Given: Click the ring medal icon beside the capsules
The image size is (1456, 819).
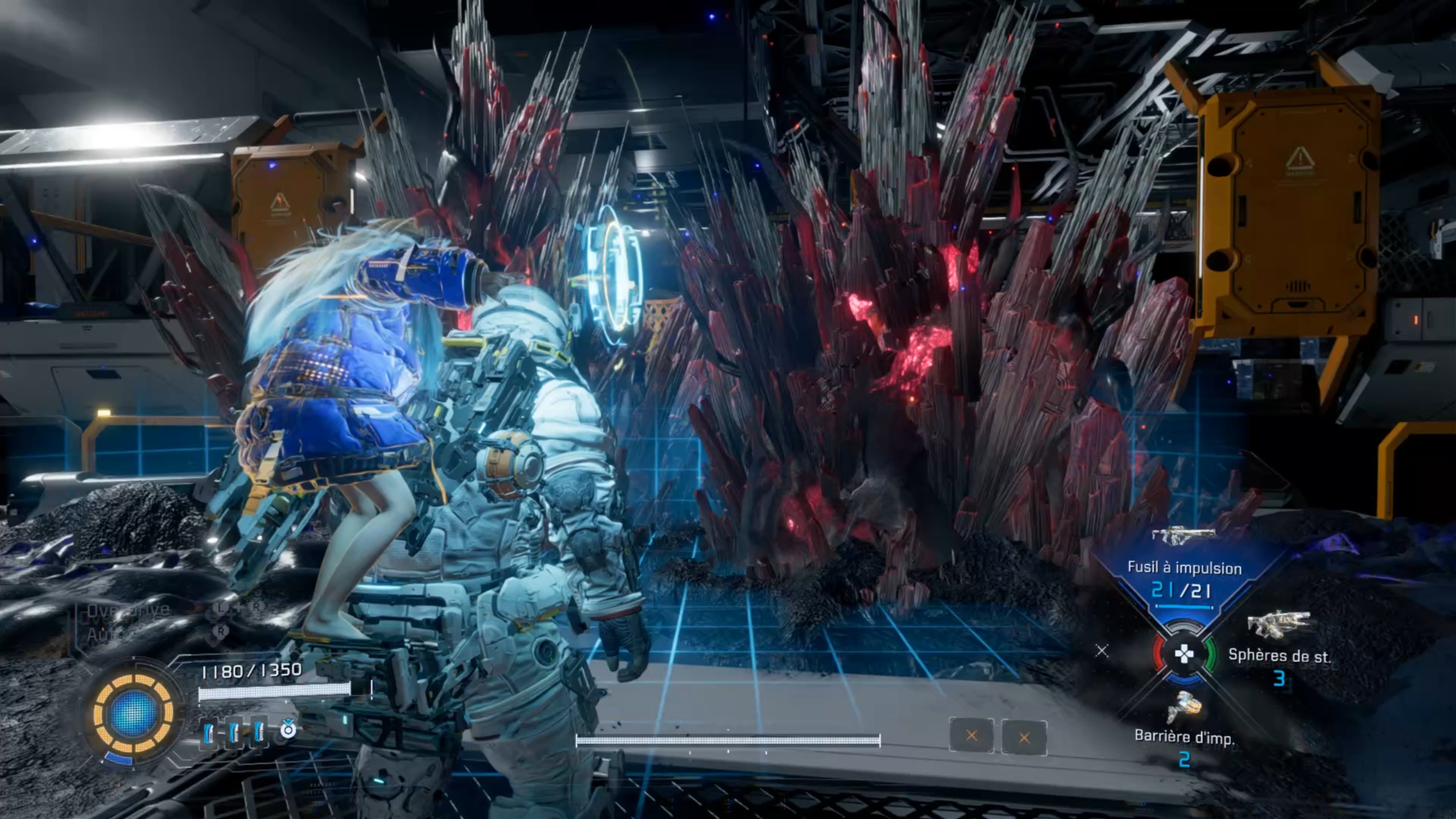Looking at the screenshot, I should (288, 729).
